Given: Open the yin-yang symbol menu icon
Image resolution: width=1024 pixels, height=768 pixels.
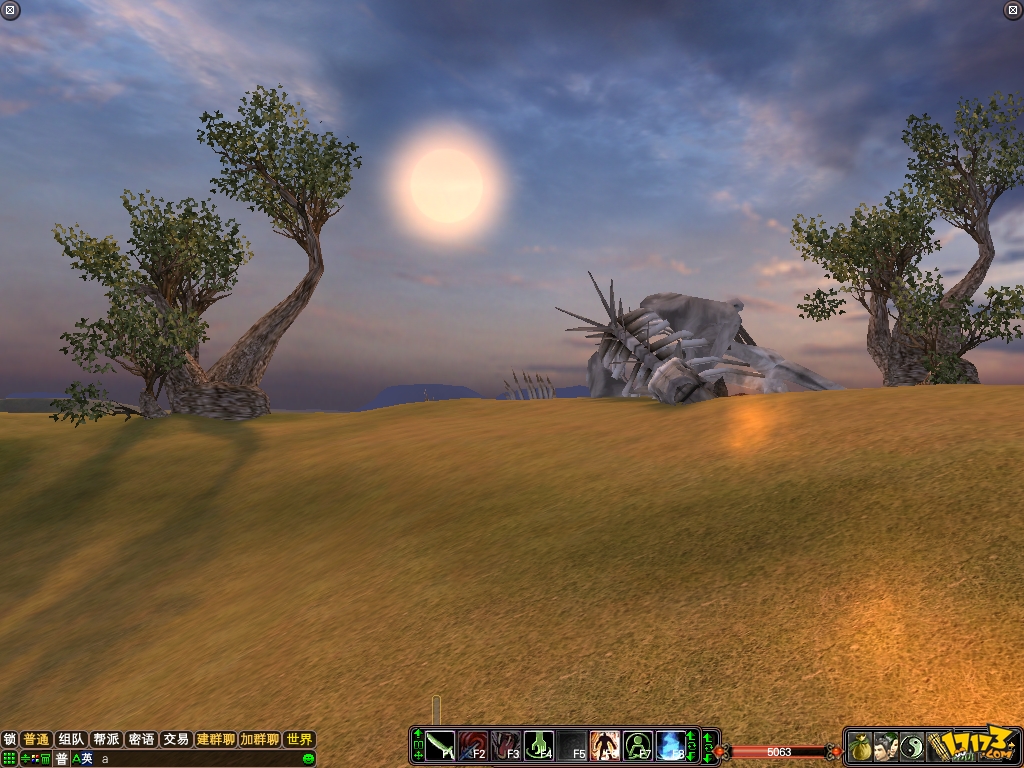Looking at the screenshot, I should pos(912,746).
